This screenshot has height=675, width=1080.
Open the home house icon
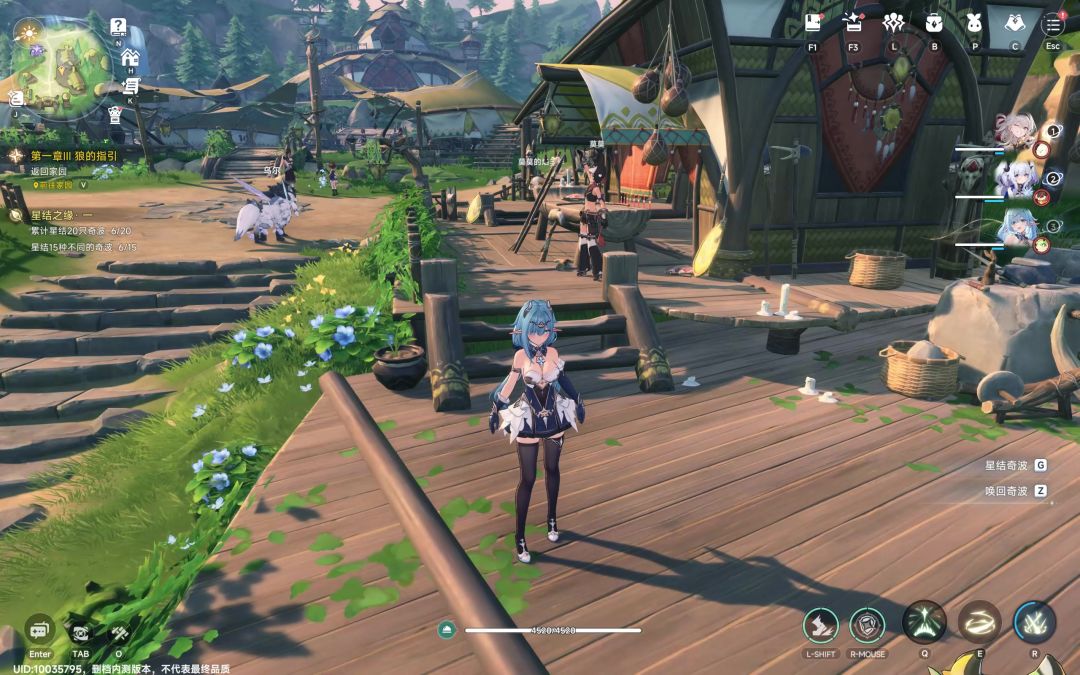(x=129, y=57)
